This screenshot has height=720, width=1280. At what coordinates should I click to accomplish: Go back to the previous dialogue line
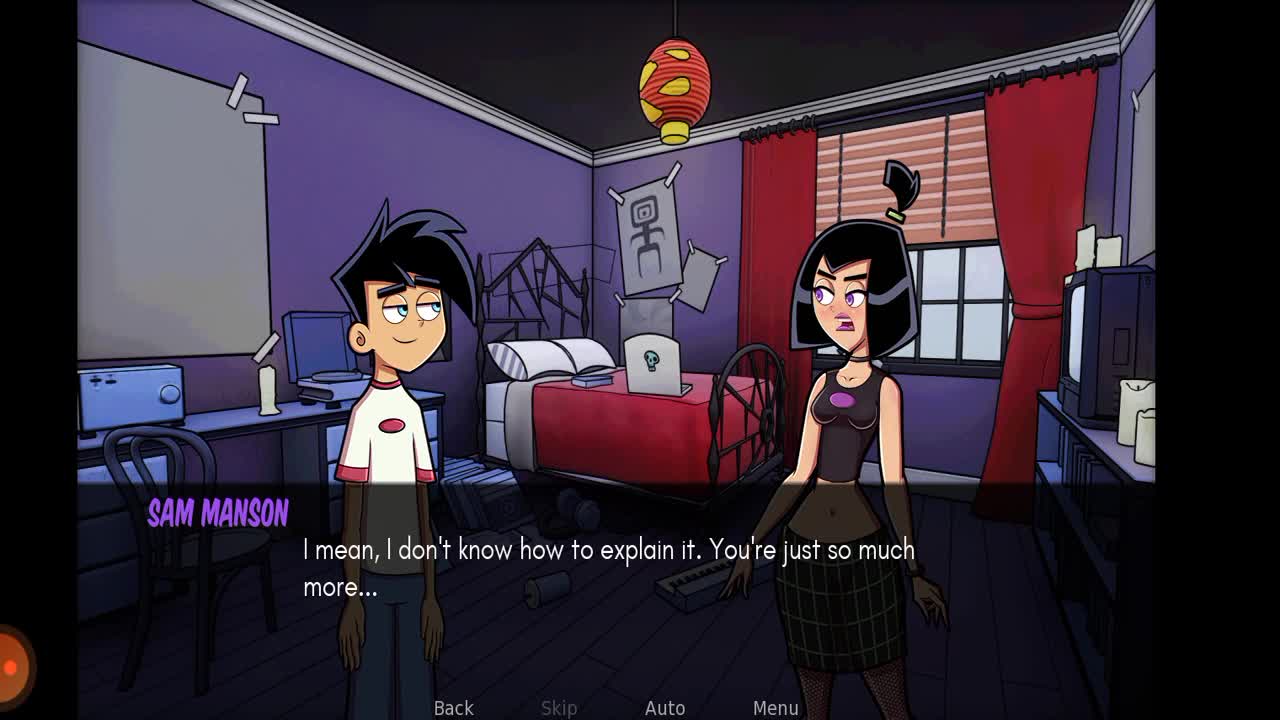453,708
